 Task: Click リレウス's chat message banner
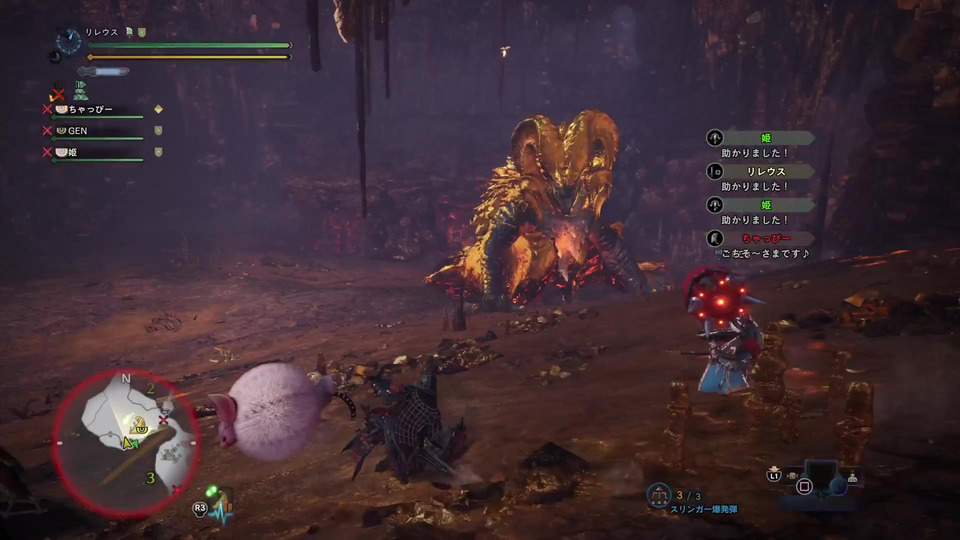(x=763, y=172)
